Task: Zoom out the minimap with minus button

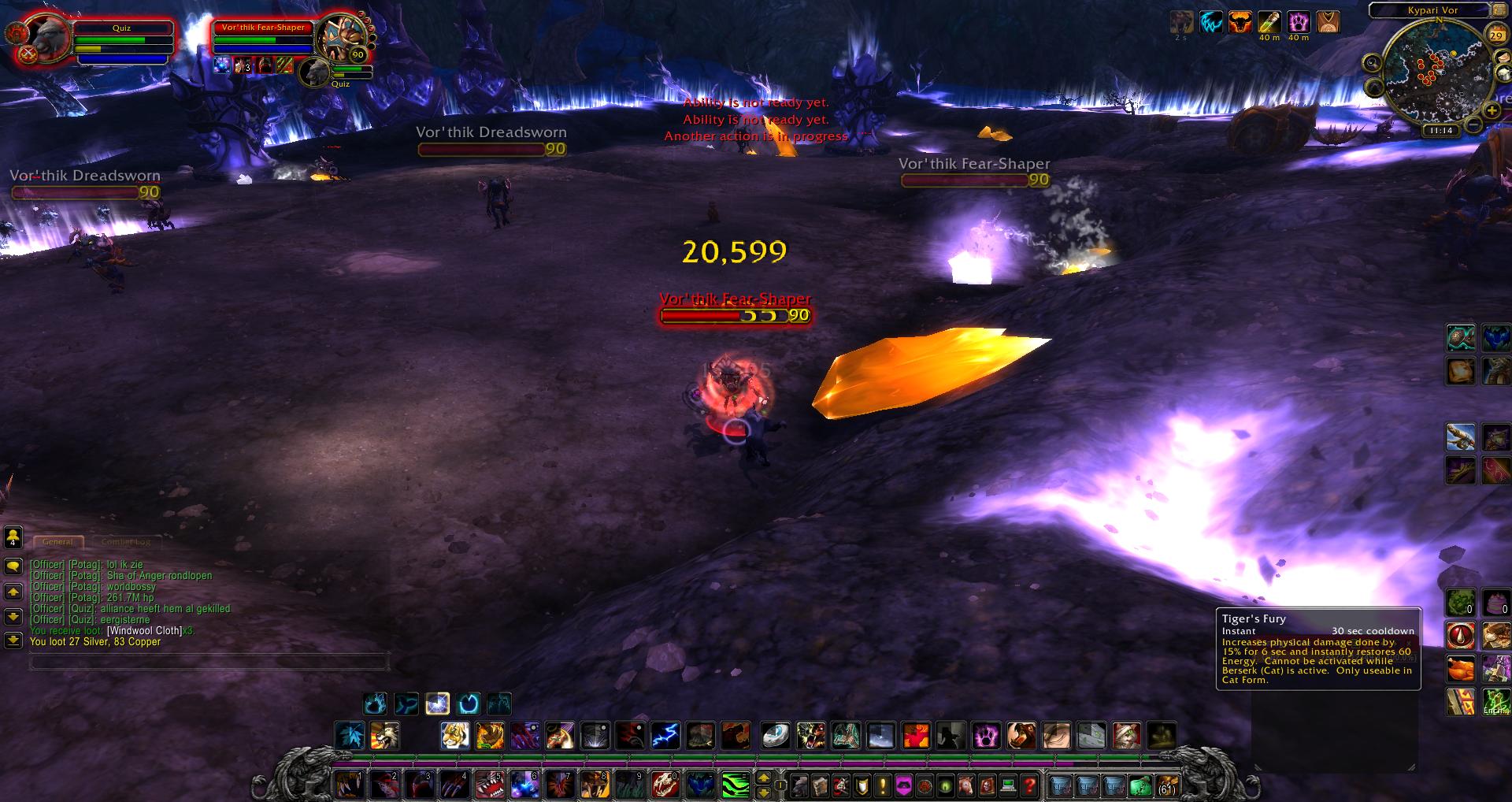Action: point(1473,124)
